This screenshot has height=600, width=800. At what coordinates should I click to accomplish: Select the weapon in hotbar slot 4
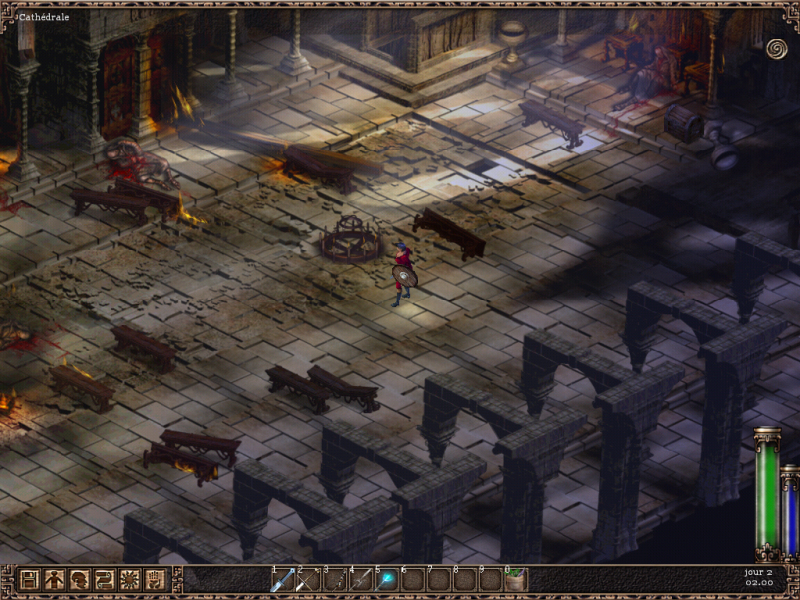pyautogui.click(x=360, y=580)
